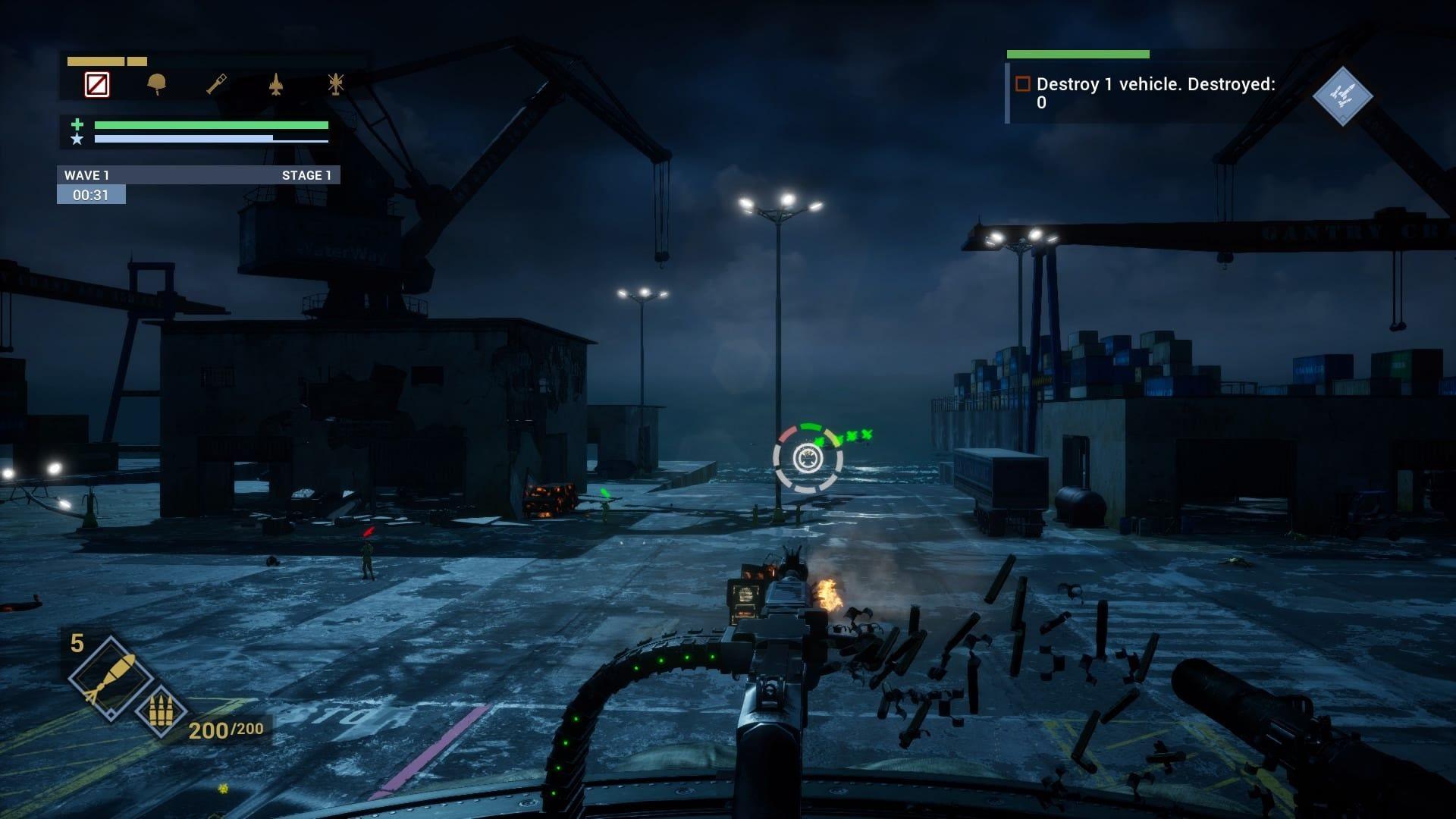Activate the stick grenade ability icon
Viewport: 1456px width, 819px height.
[x=216, y=83]
